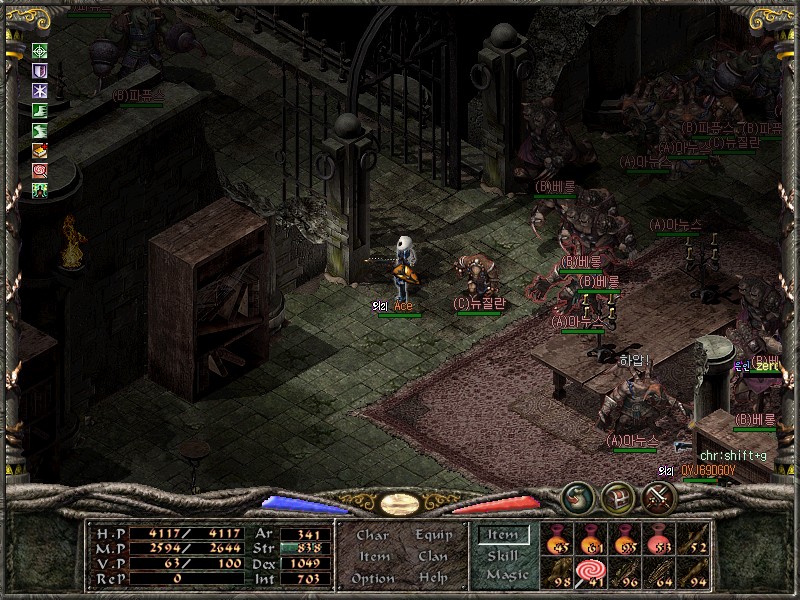800x600 pixels.
Task: Click the round crossed swords button
Action: (659, 496)
